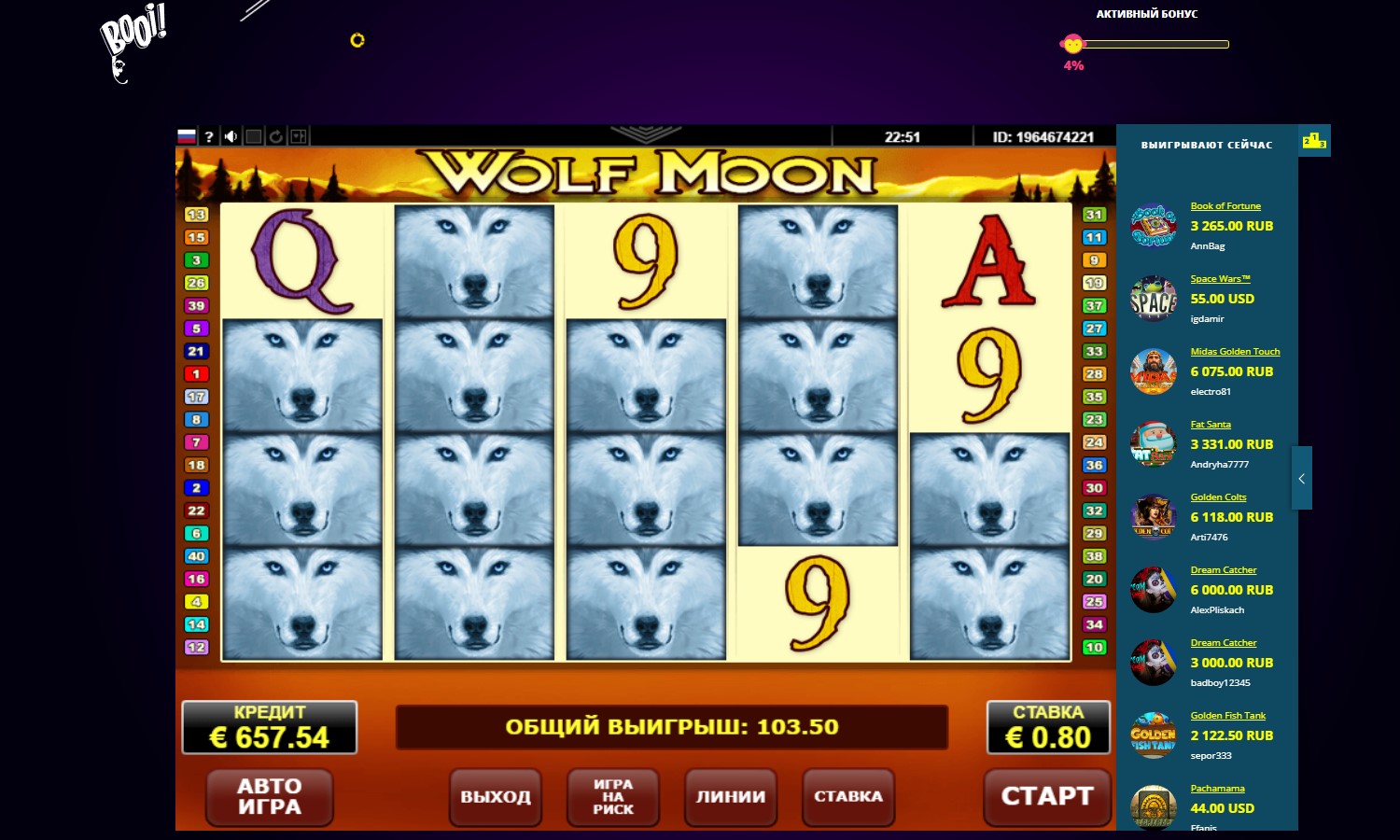Open the game help with the question mark icon
Image resolution: width=1400 pixels, height=840 pixels.
click(207, 135)
